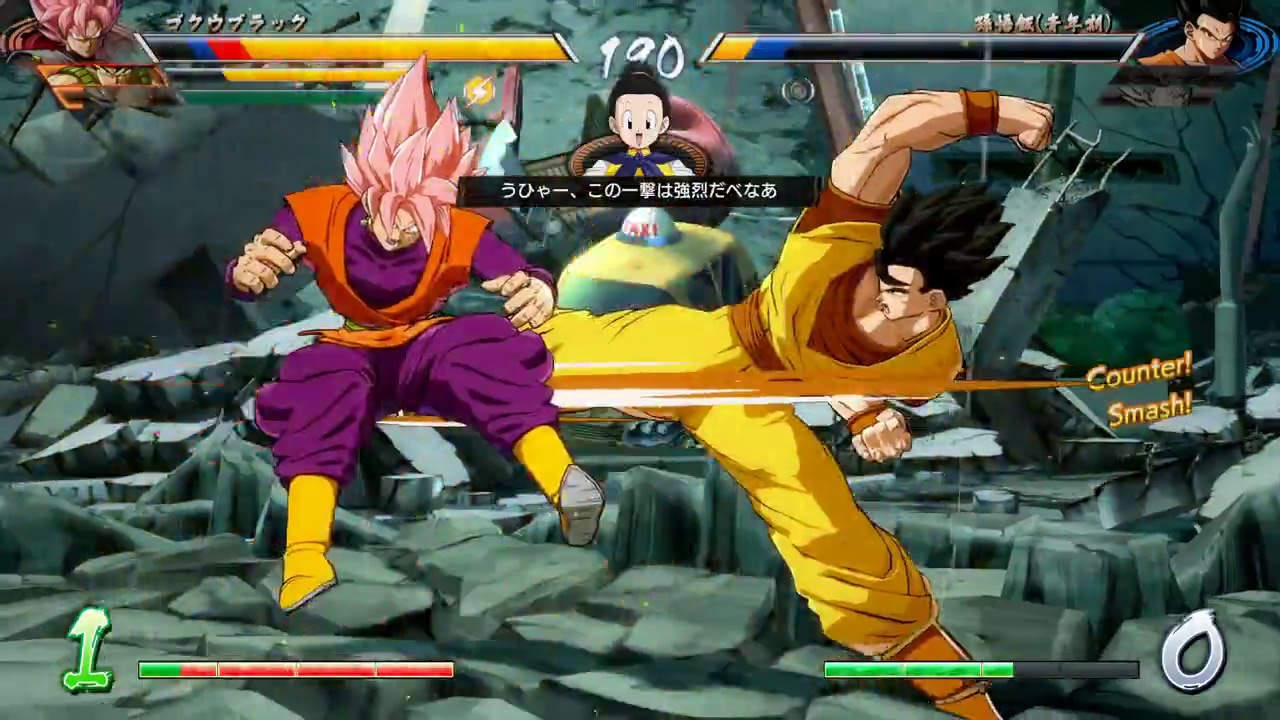Image resolution: width=1280 pixels, height=720 pixels.
Task: Click the faded circular emblem under Gohan's bar
Action: [x=795, y=92]
